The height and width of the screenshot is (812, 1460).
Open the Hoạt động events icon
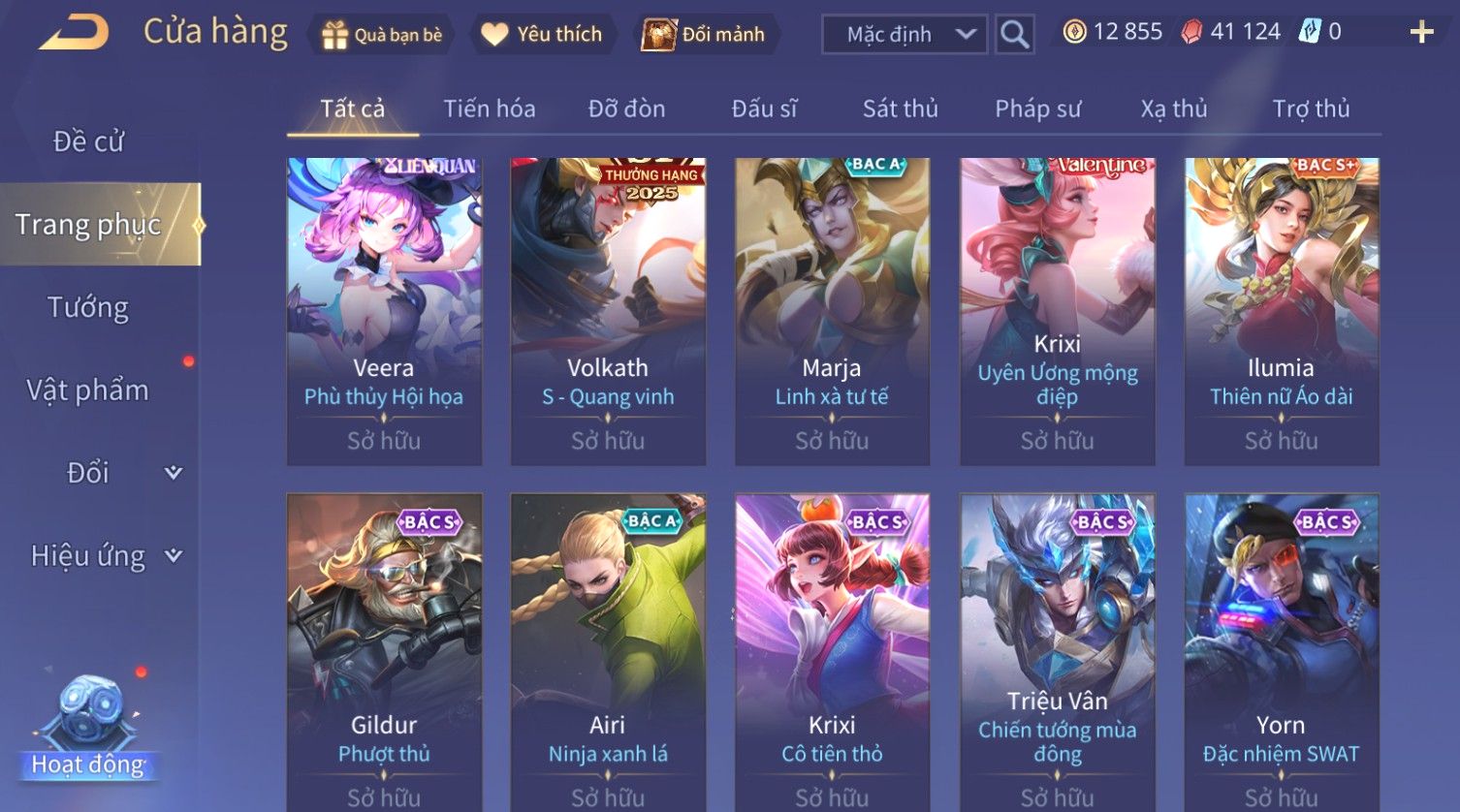tap(89, 727)
